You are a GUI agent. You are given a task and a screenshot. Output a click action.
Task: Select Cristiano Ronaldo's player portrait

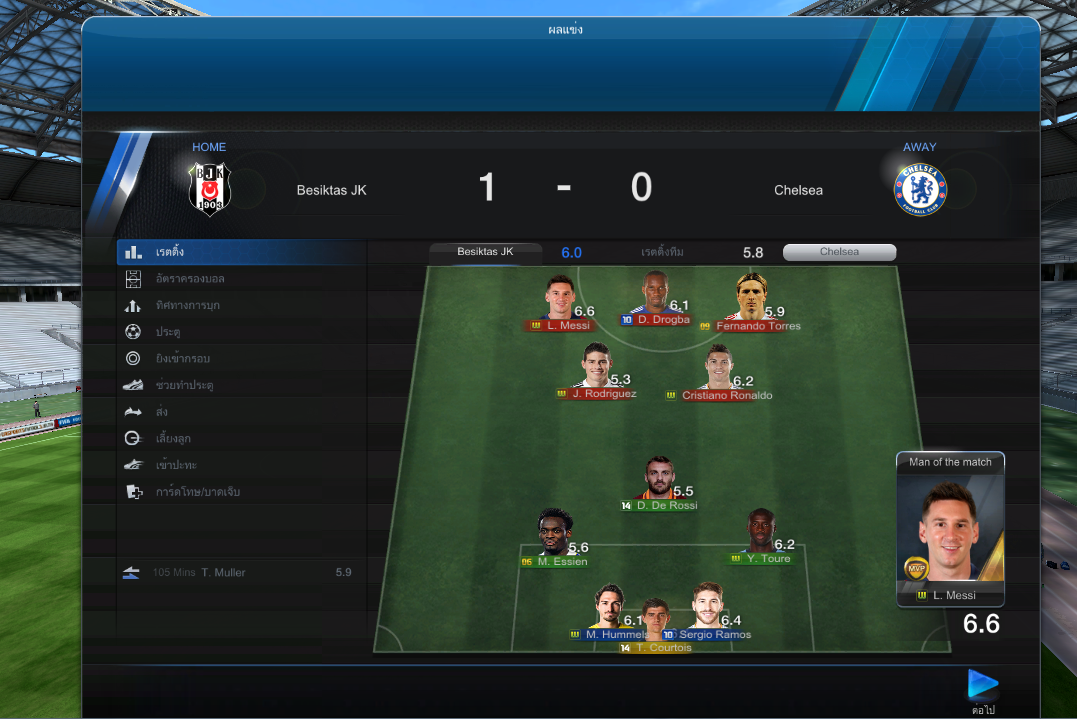[718, 368]
